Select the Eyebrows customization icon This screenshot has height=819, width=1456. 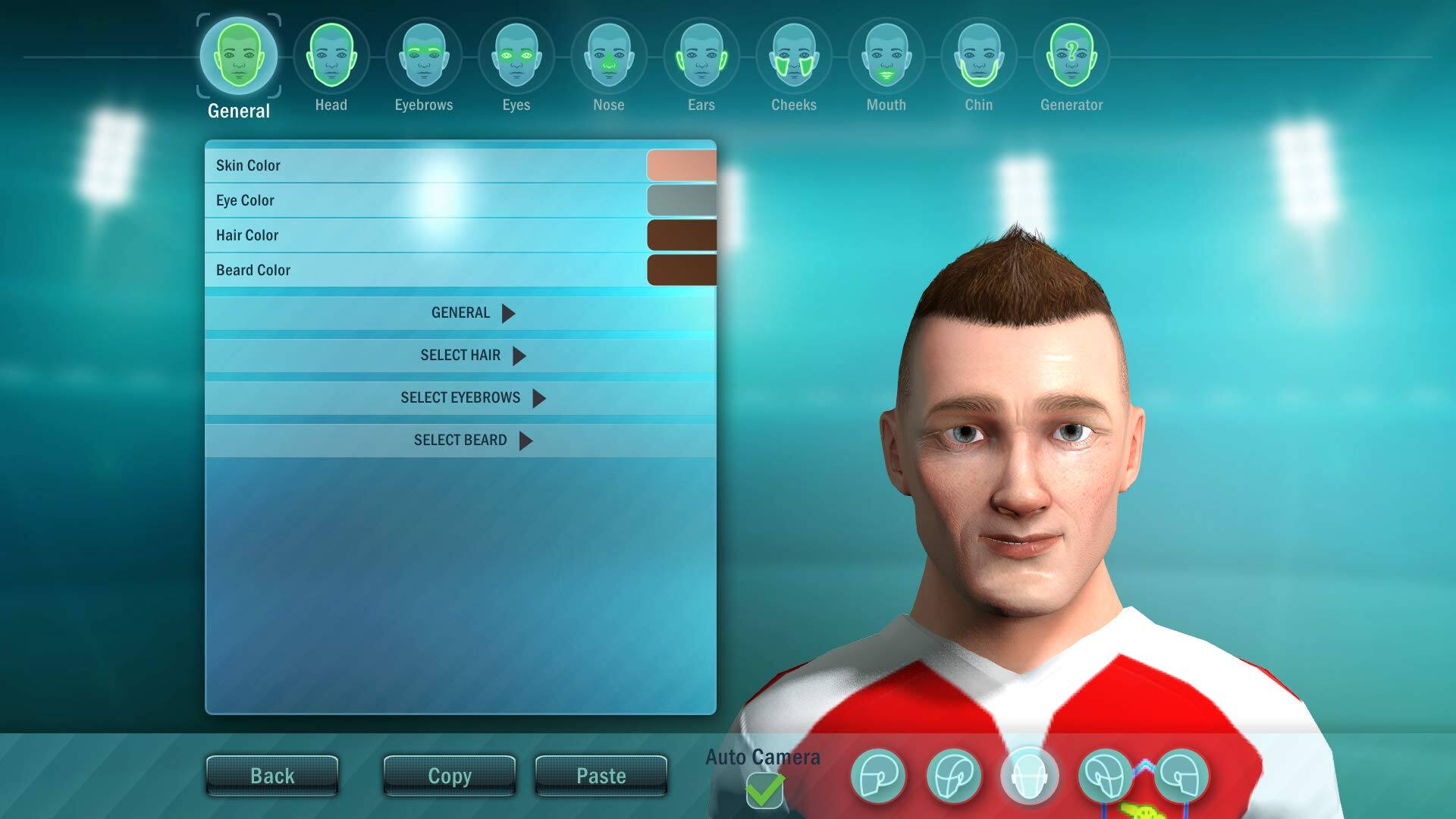tap(422, 55)
